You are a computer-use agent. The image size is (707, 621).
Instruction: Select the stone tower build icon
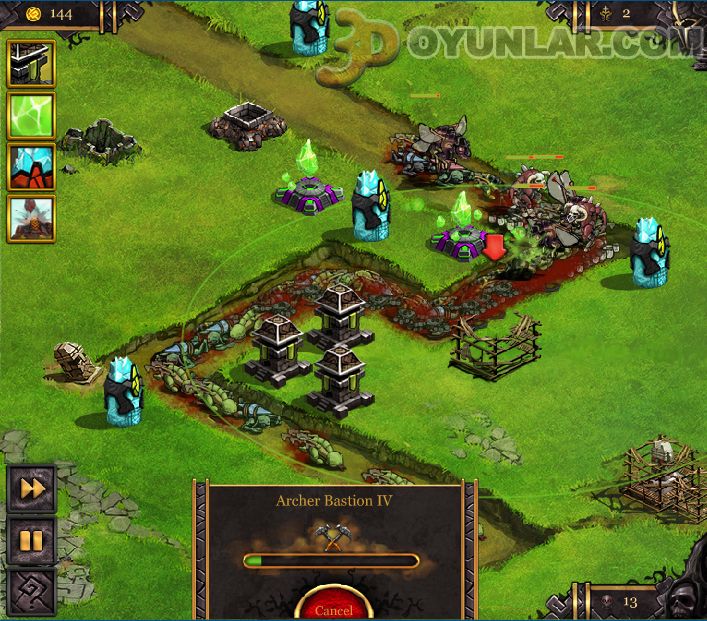(x=31, y=64)
